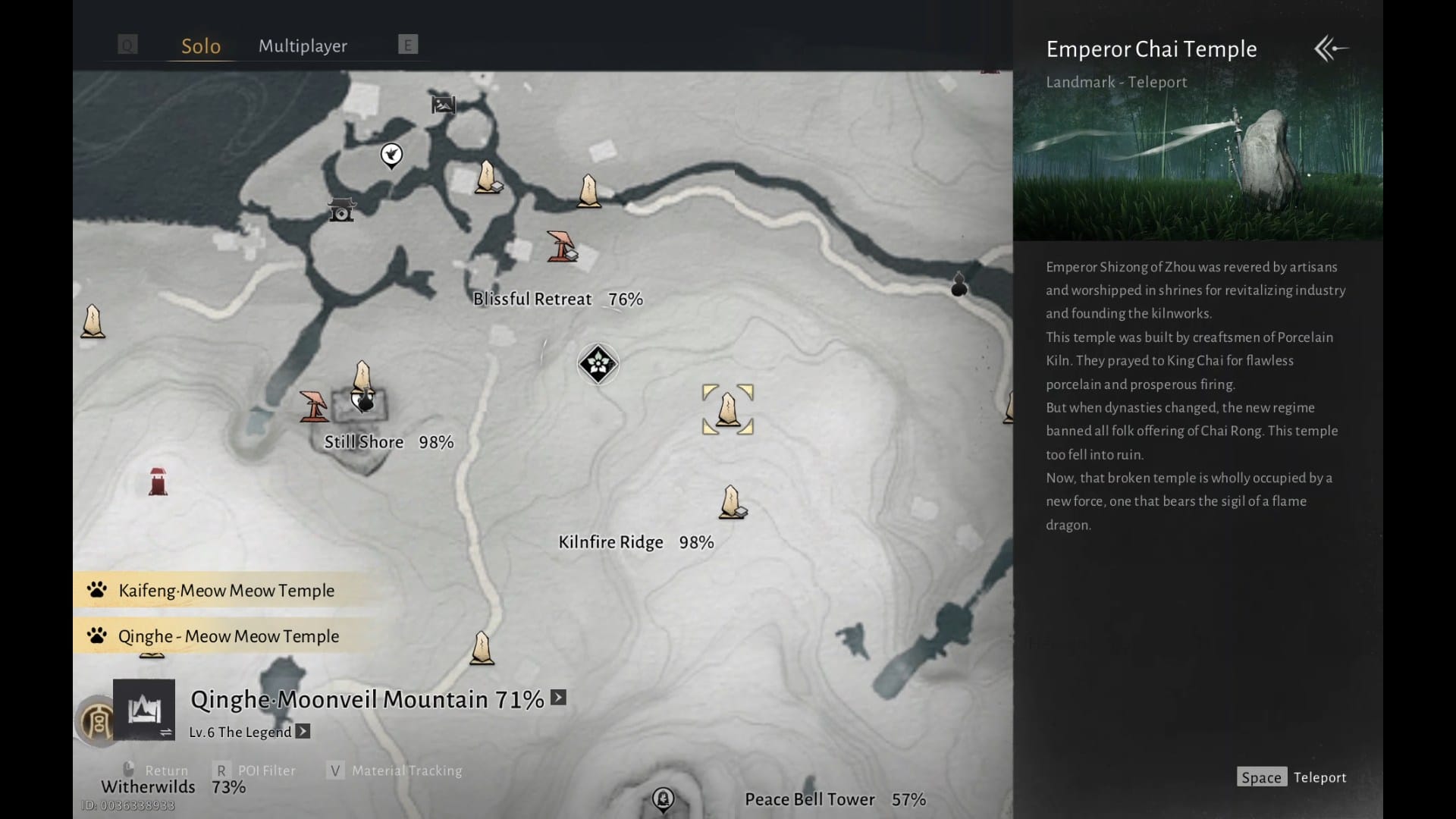Select Kaifeng Meow Meow Temple entry
Viewport: 1456px width, 819px height.
(x=226, y=591)
